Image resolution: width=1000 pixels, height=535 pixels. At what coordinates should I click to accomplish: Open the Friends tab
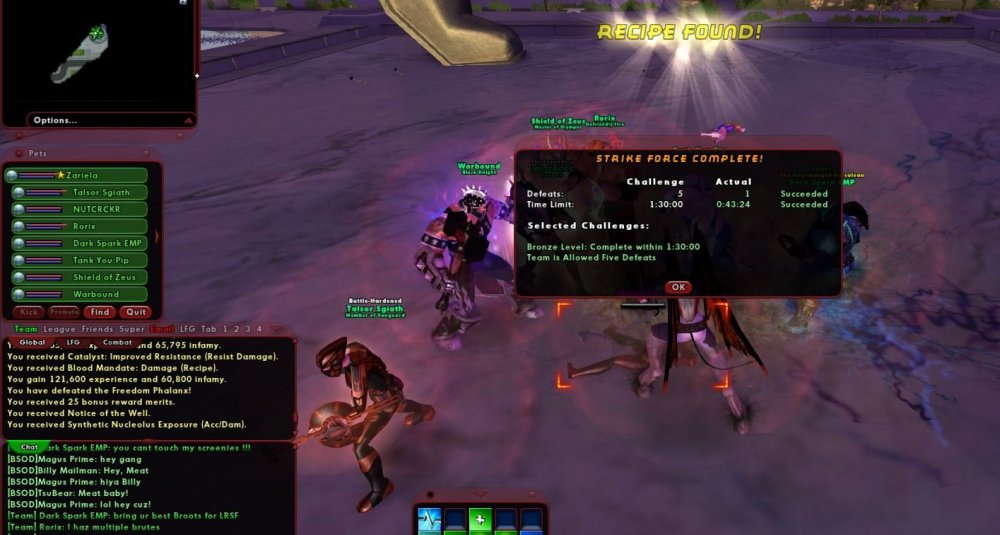(97, 329)
